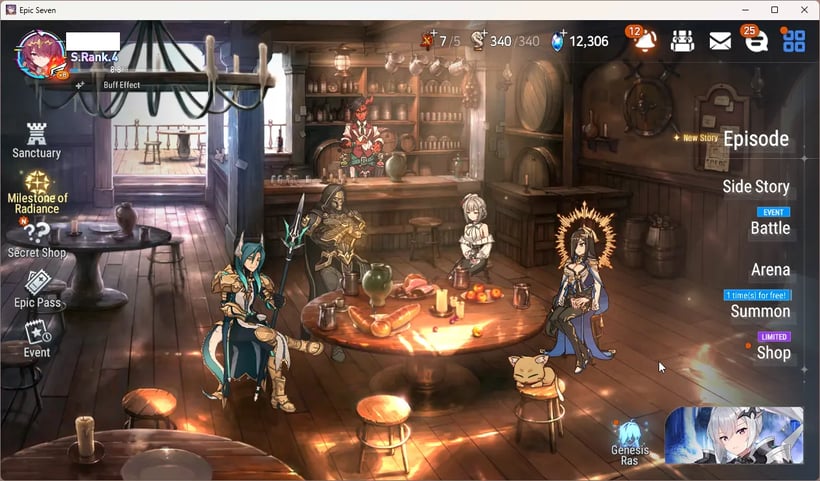This screenshot has height=481, width=820.
Task: Open the Epic Pass
Action: pos(37,290)
